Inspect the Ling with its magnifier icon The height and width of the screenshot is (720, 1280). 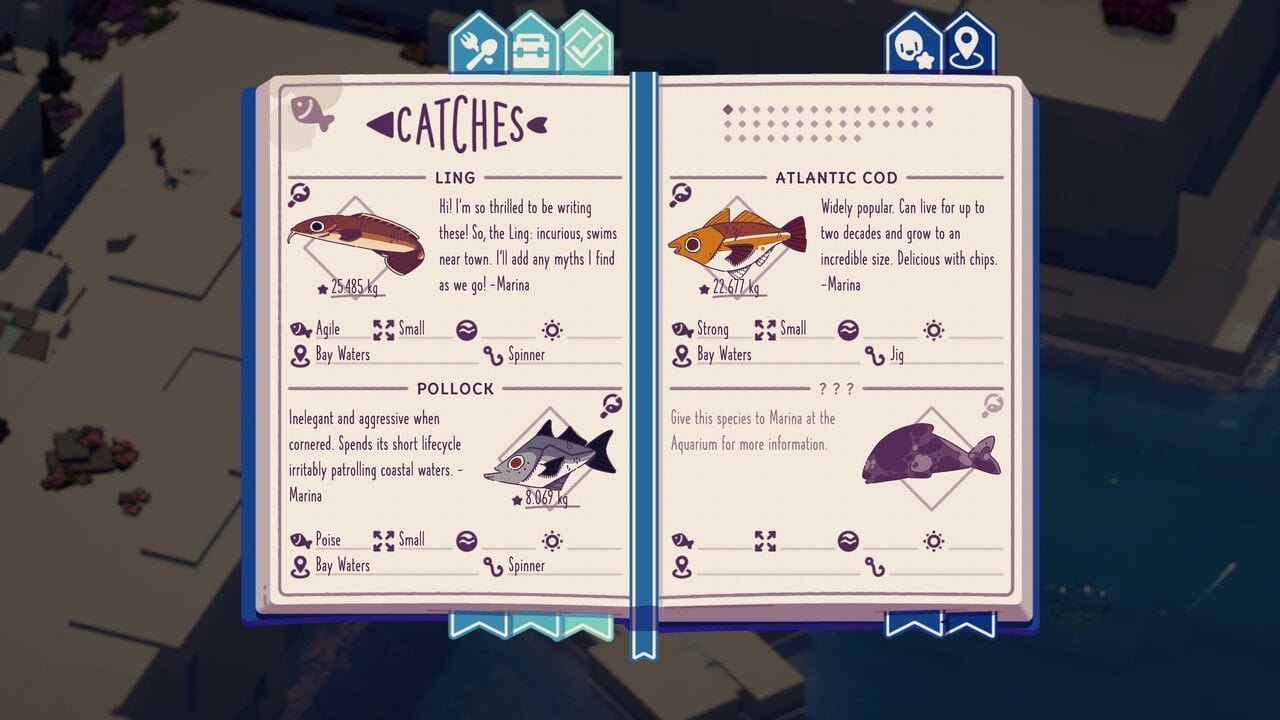click(299, 195)
